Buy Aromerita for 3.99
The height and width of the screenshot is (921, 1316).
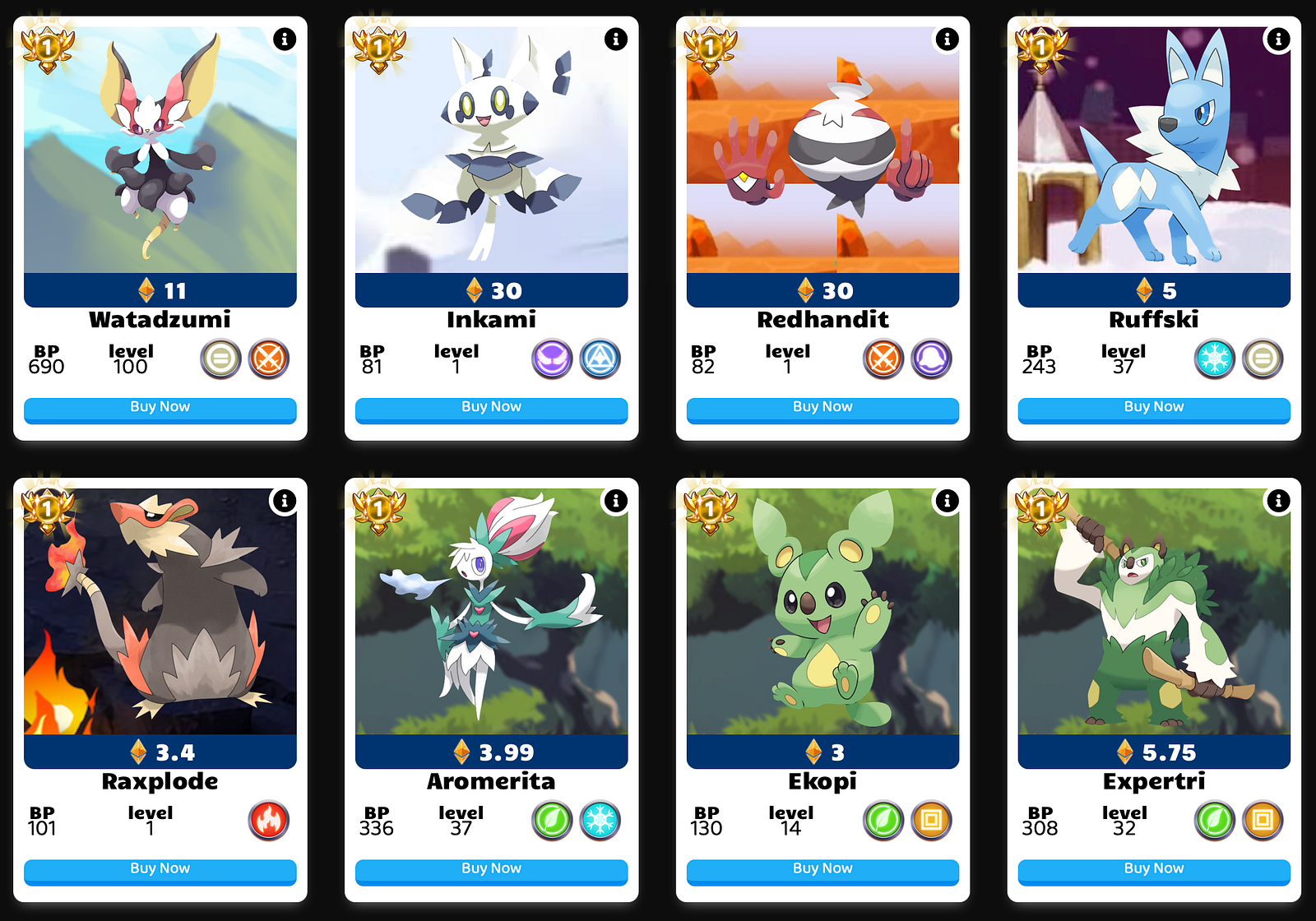coord(491,869)
